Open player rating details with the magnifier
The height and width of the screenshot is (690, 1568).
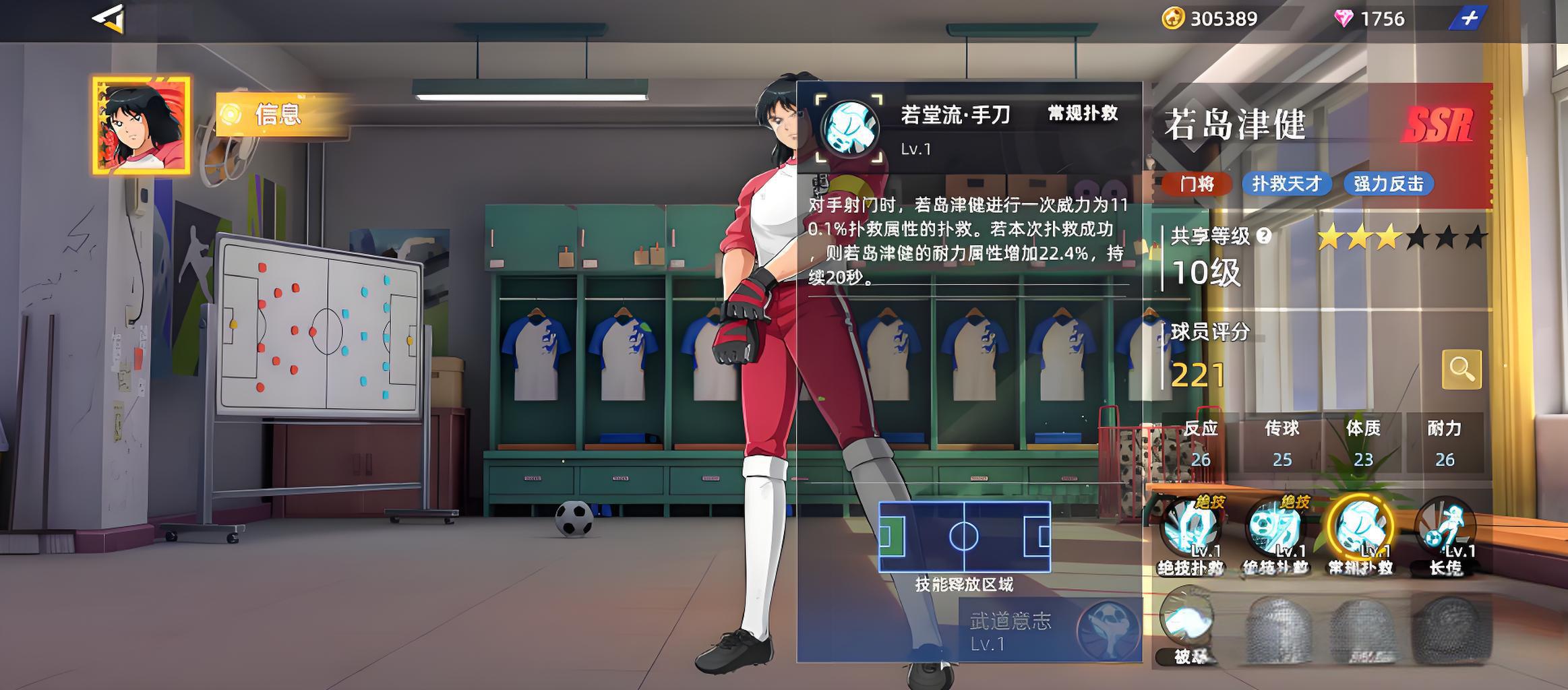(x=1461, y=369)
